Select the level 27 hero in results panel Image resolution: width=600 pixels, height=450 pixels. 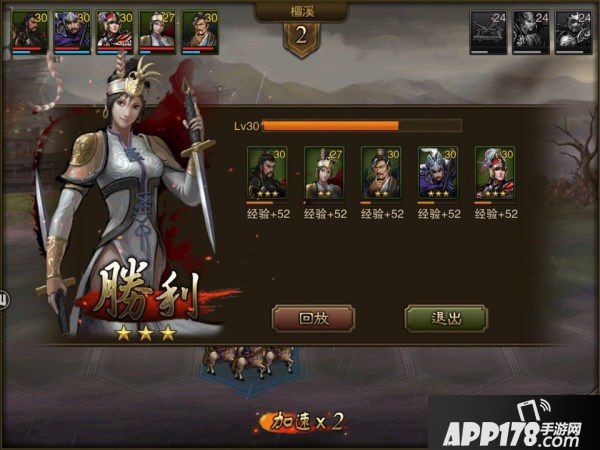[x=324, y=172]
